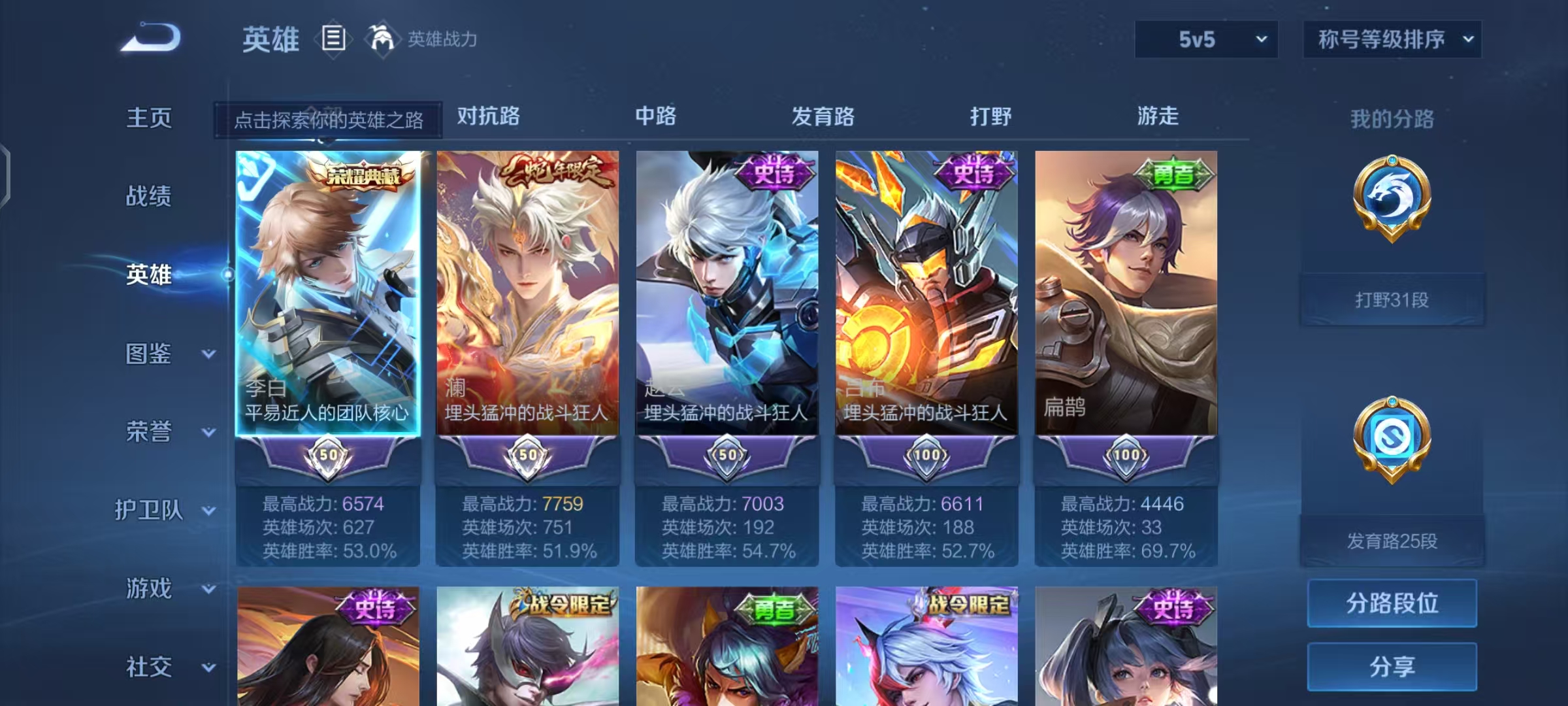Click the 分路段位 button

pos(1392,603)
